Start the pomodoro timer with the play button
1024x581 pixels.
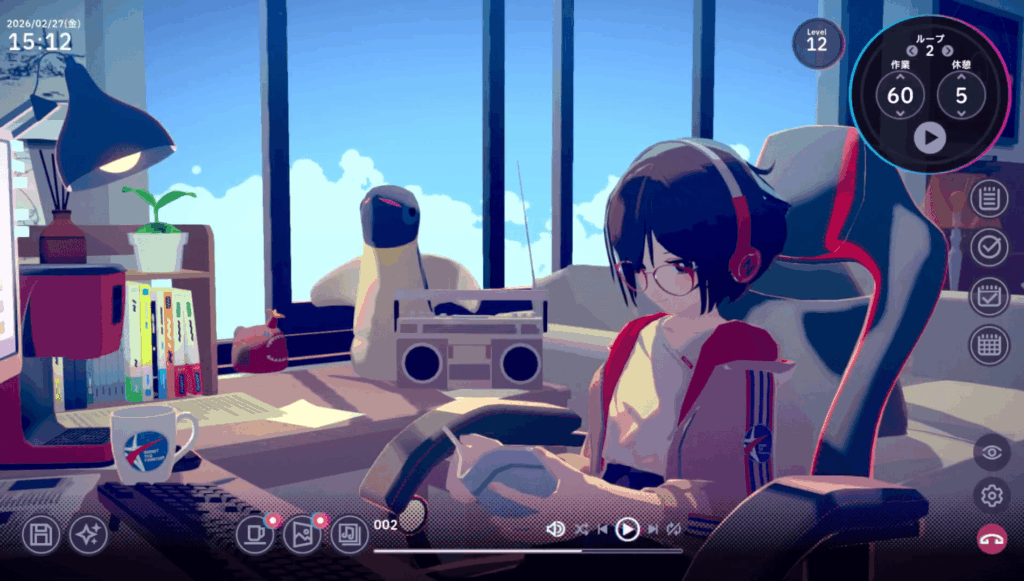929,137
